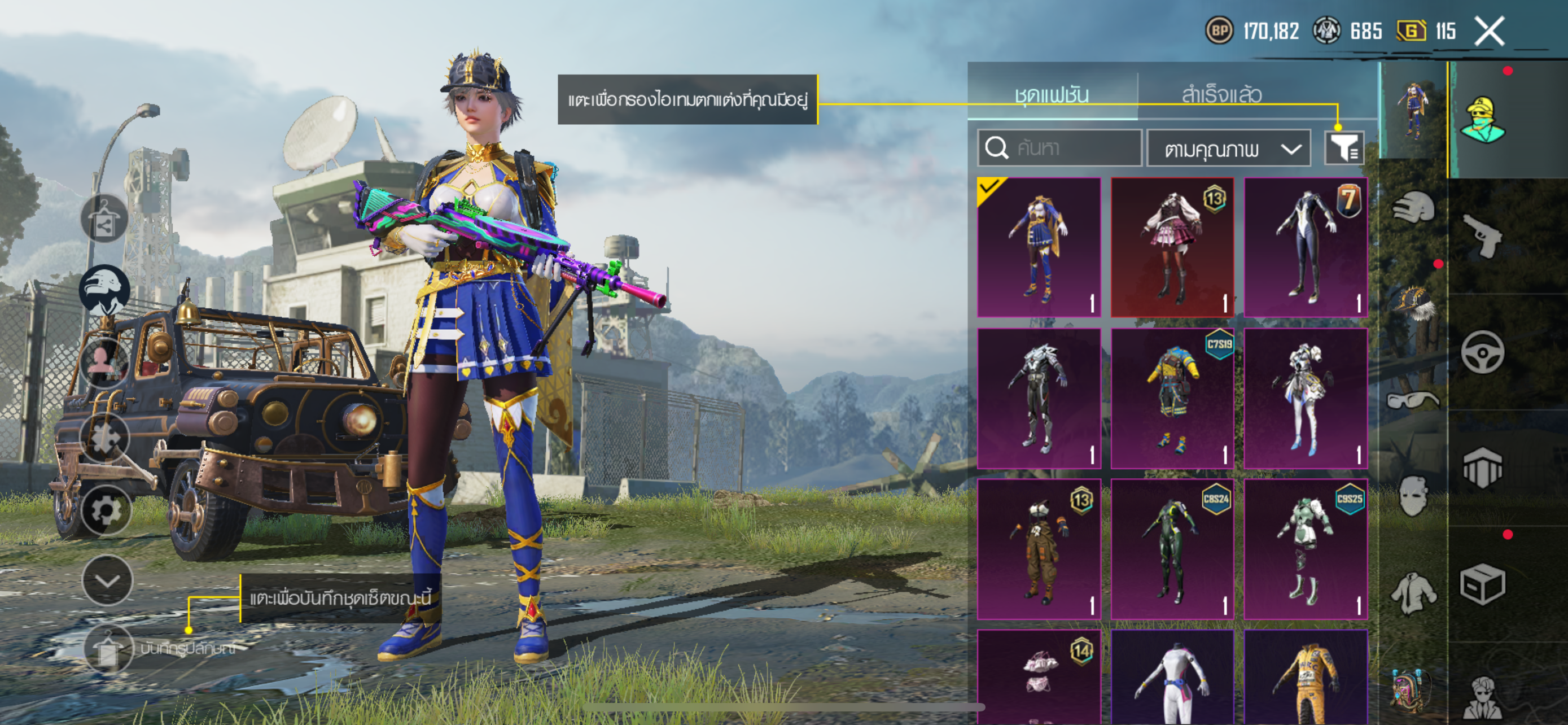The image size is (1568, 725).
Task: Open the owned-items filter funnel button
Action: click(1344, 148)
